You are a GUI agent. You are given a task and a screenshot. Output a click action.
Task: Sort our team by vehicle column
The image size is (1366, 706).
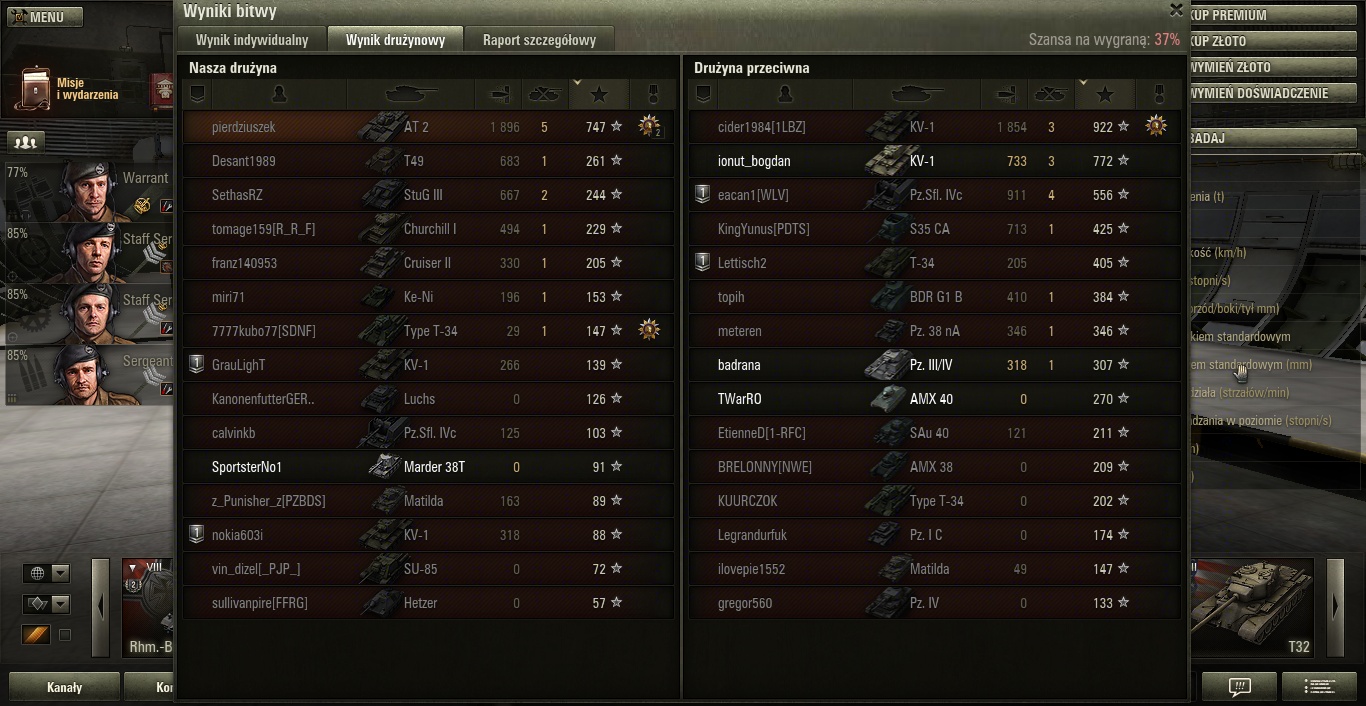click(x=410, y=94)
